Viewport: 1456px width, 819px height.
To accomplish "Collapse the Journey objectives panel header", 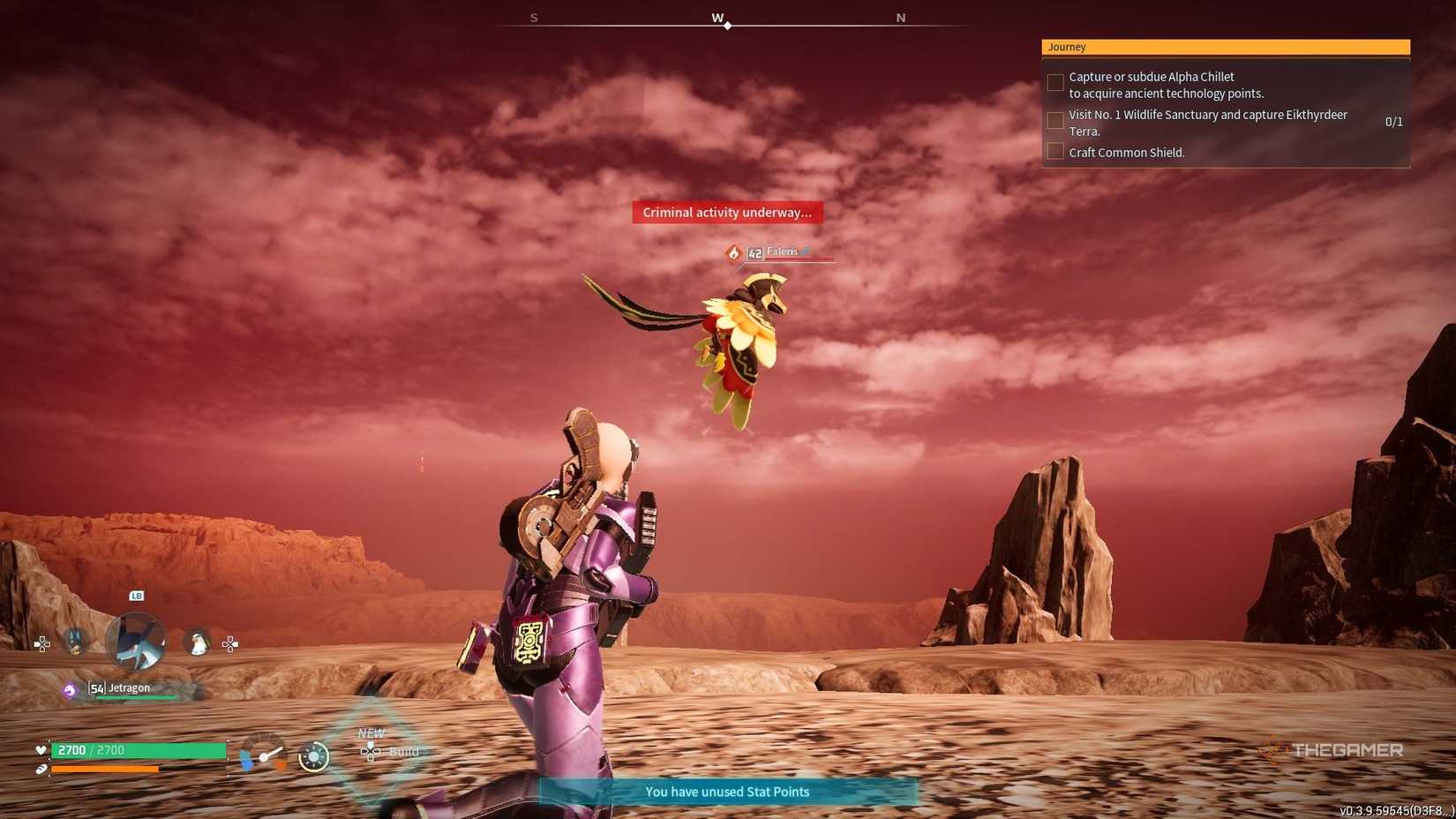I will [1225, 47].
